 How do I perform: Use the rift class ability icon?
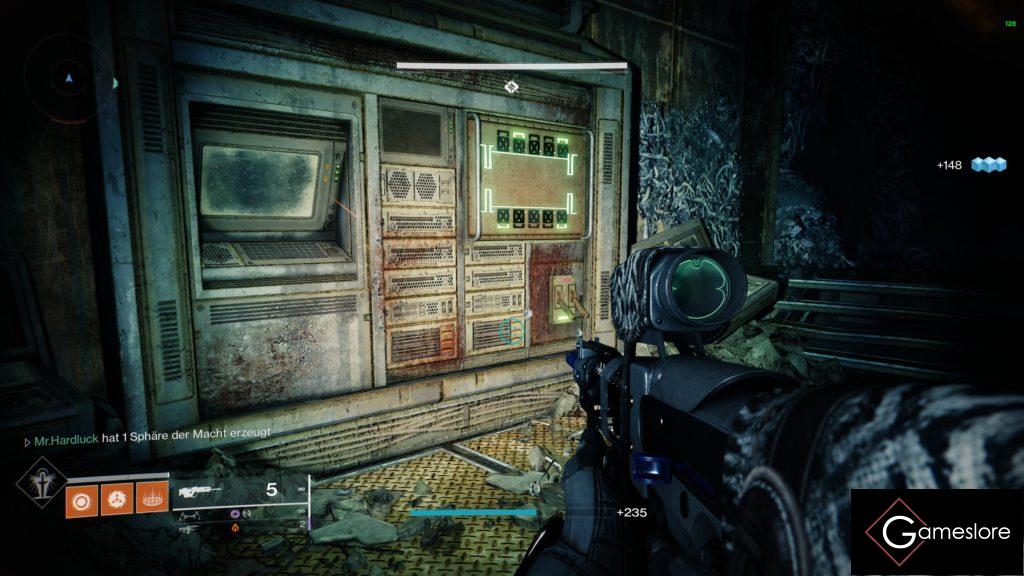(x=151, y=498)
